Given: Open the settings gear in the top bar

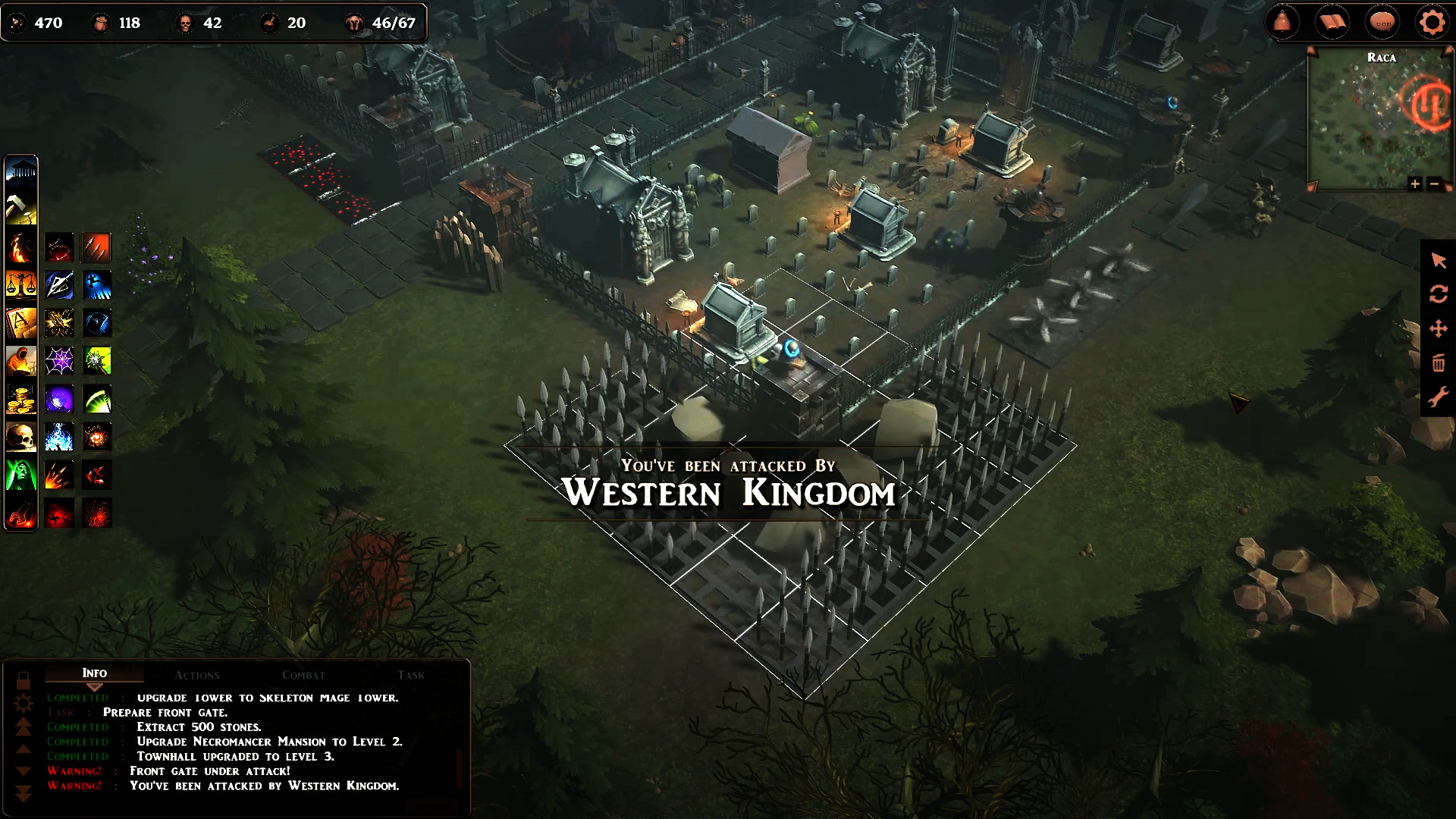Looking at the screenshot, I should (1432, 23).
